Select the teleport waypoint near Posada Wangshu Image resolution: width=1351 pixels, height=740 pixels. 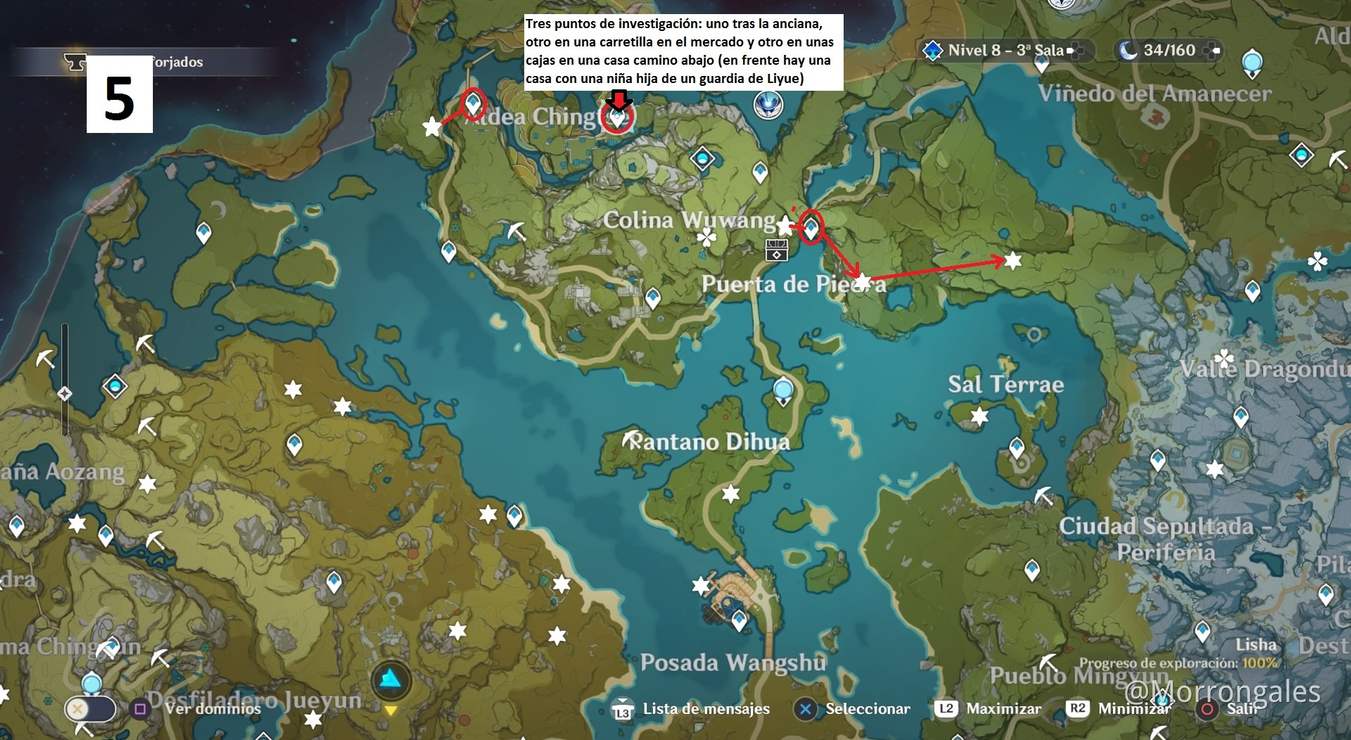click(x=738, y=620)
